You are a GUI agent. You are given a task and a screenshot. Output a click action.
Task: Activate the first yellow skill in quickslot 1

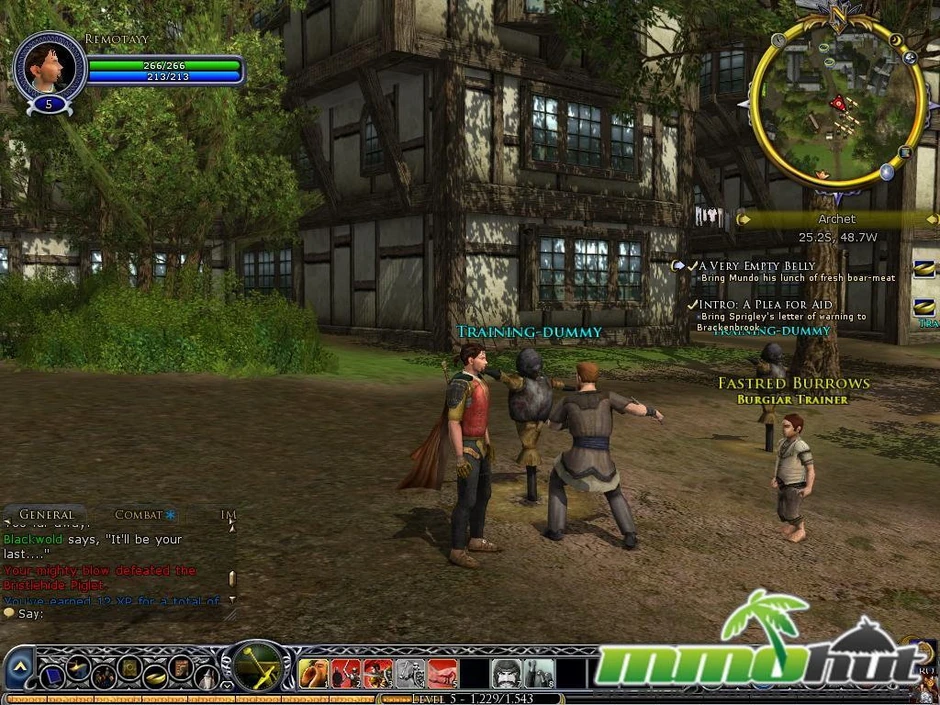[x=314, y=673]
